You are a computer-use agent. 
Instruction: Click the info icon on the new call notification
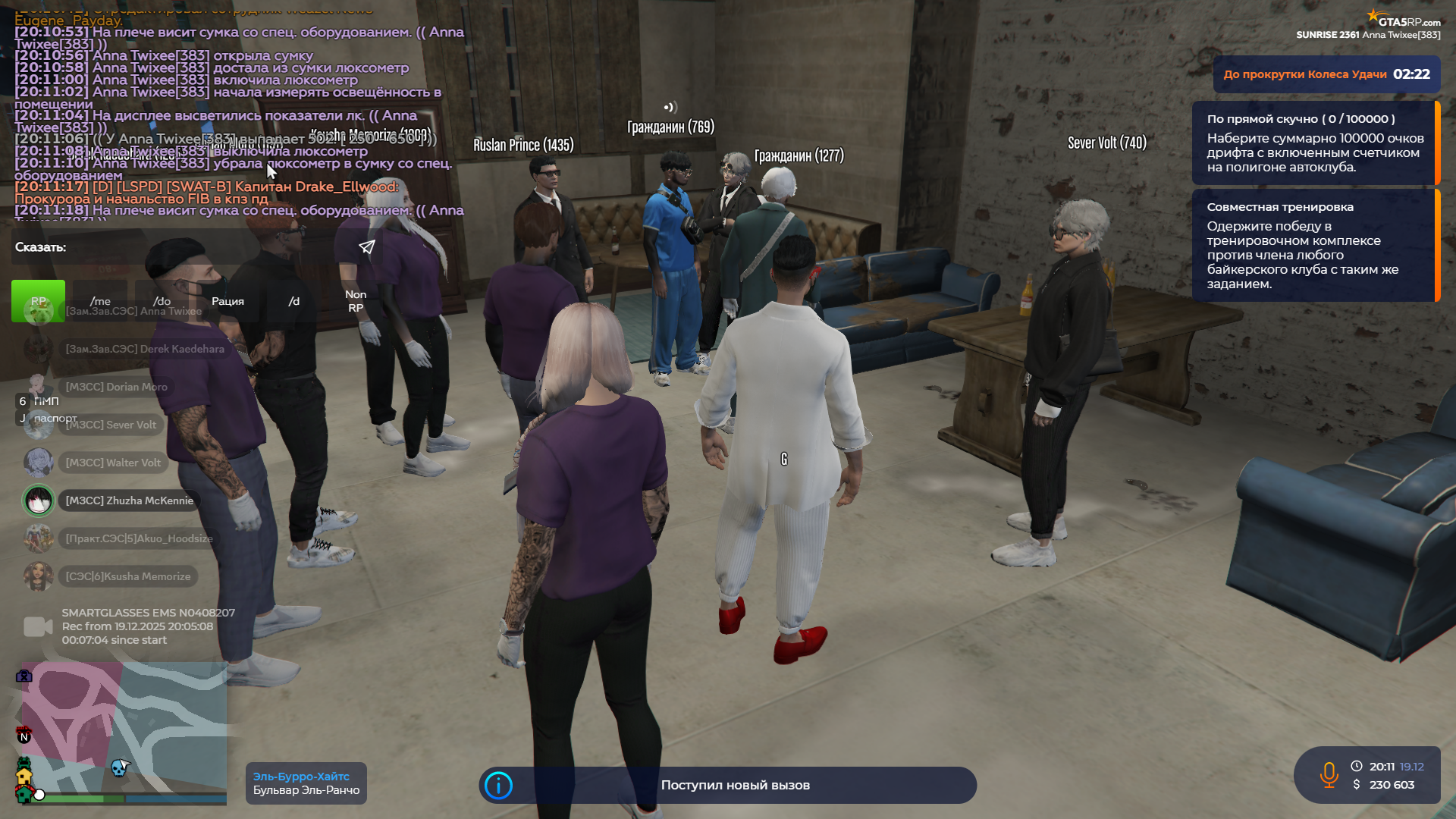498,785
